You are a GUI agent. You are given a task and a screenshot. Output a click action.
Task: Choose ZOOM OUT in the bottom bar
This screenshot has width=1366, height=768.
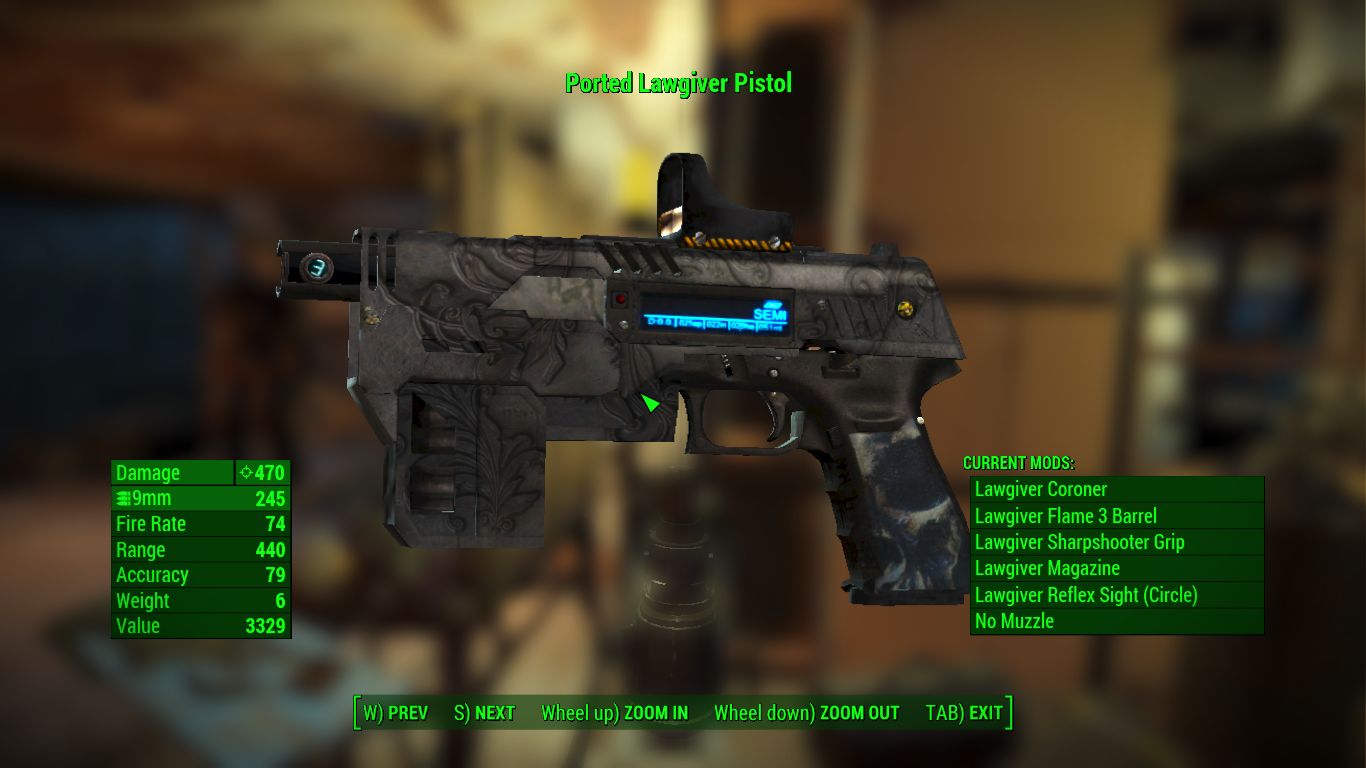coord(806,713)
